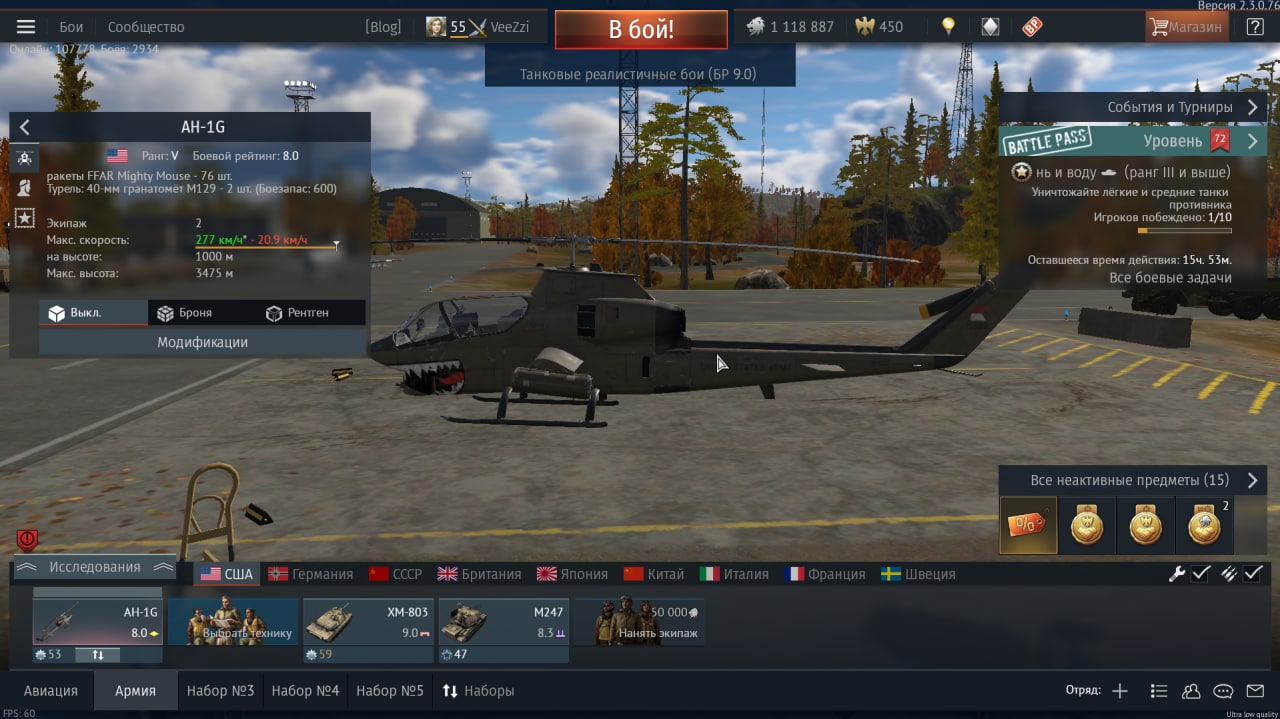Open the Исследования research panel
1280x719 pixels.
coord(95,567)
